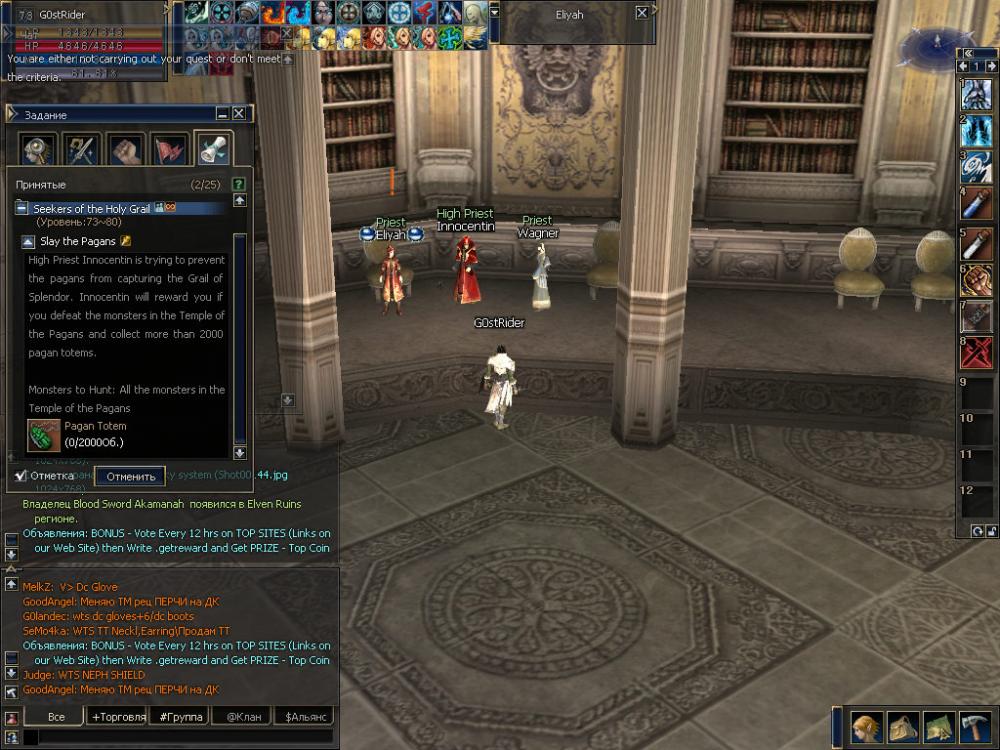Activate the fist skill in slot 6
Screen dimensions: 1000x750
[977, 279]
